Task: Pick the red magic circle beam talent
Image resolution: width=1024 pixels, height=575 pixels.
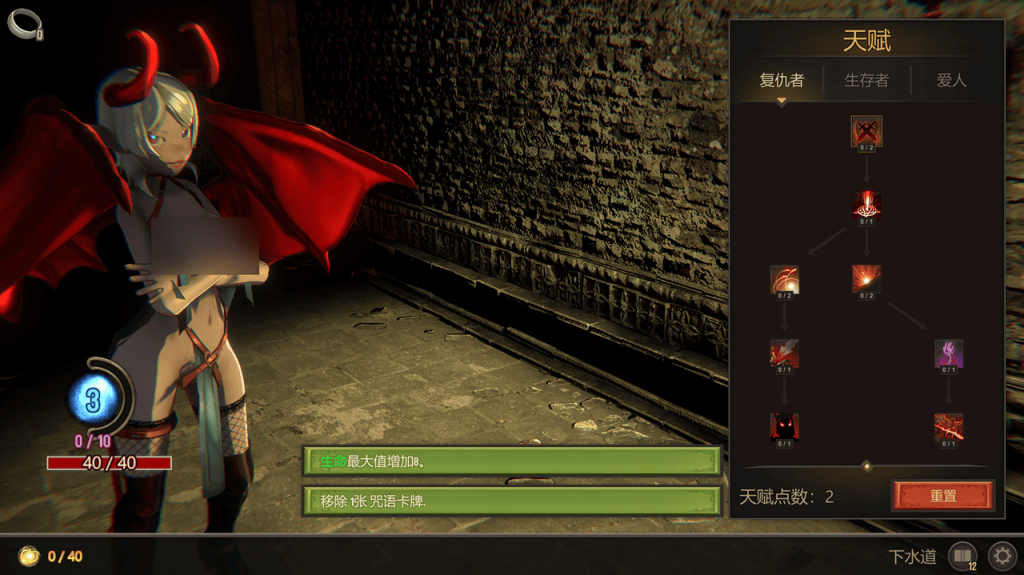Action: point(866,205)
